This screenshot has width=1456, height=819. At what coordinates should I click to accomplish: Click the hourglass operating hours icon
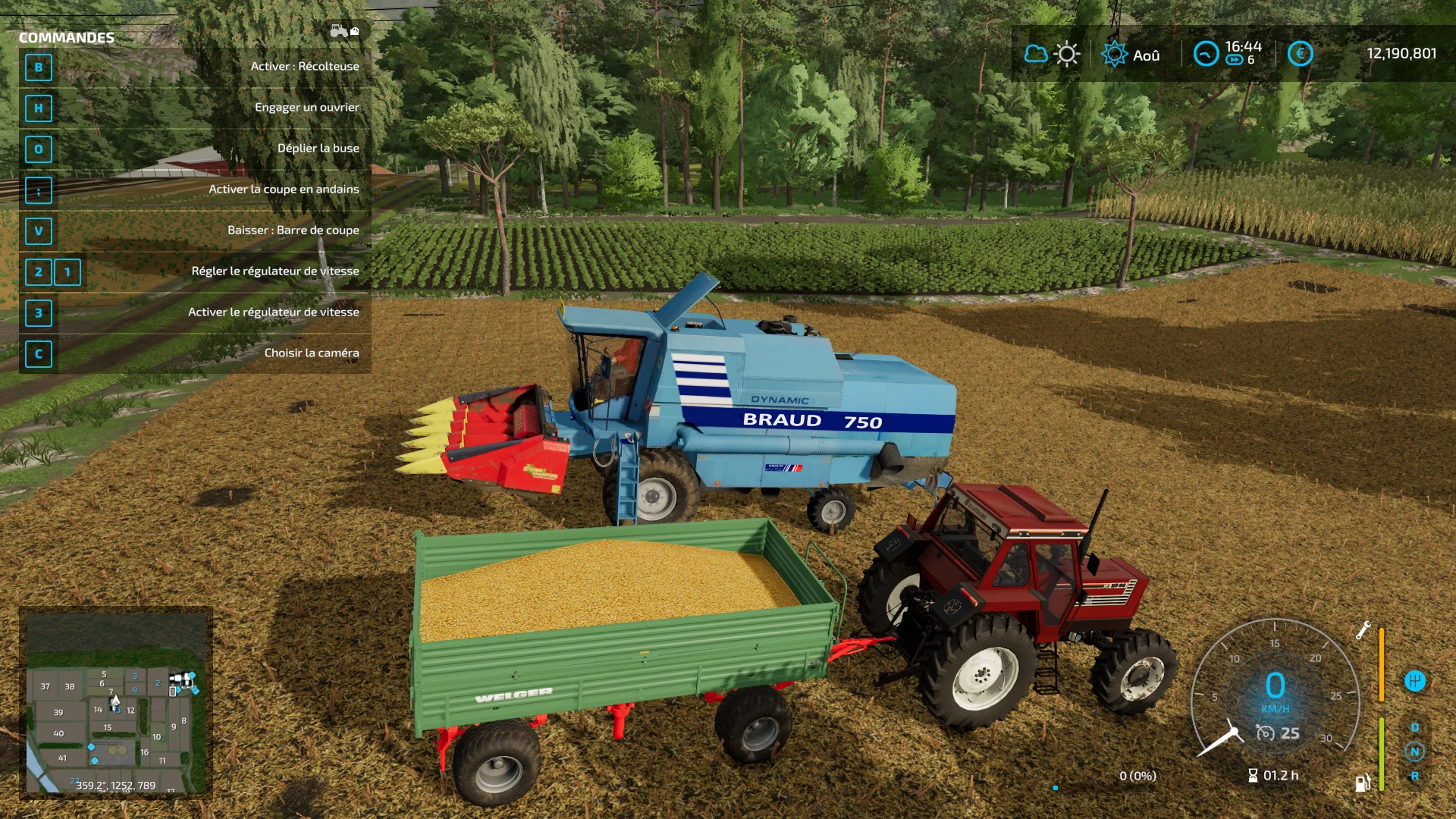1253,775
